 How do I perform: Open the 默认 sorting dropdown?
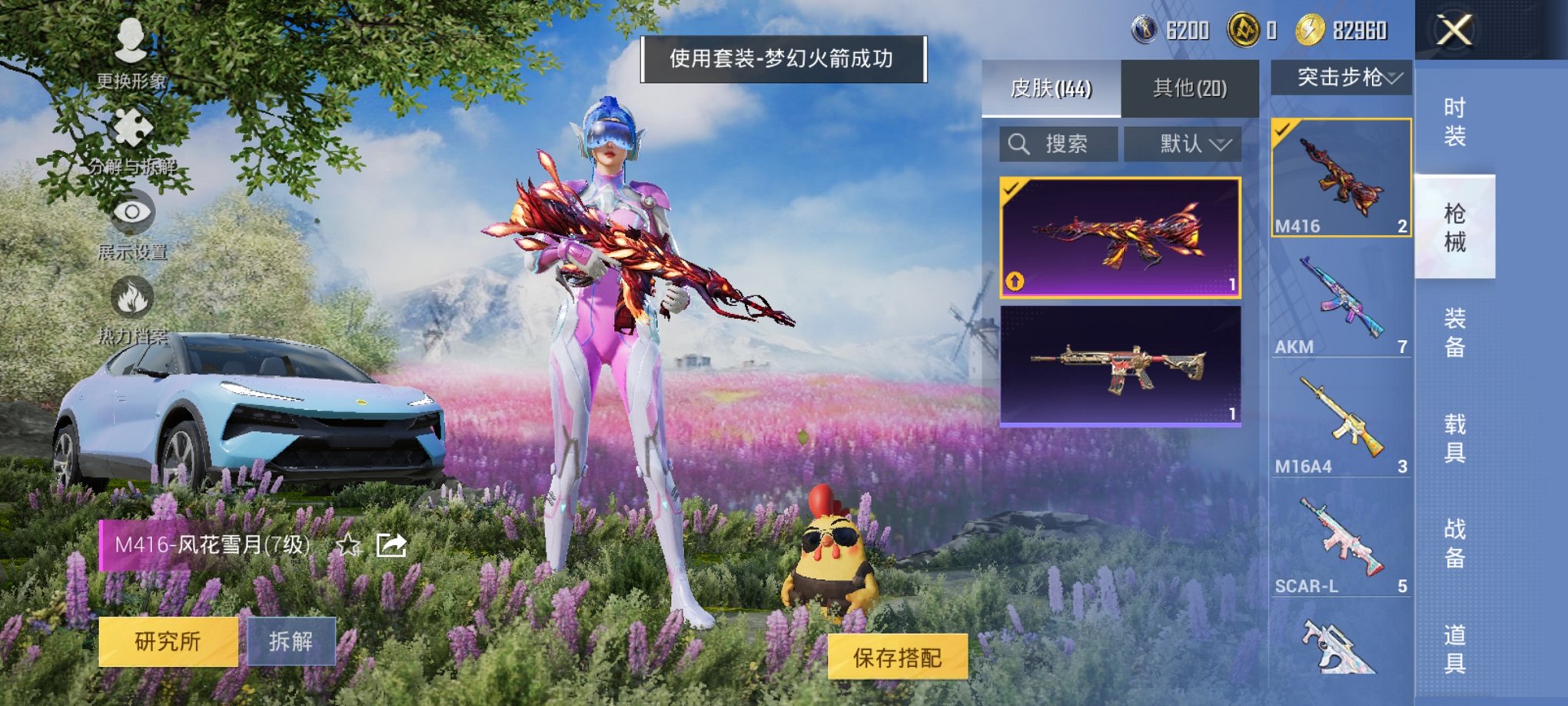tap(1182, 144)
